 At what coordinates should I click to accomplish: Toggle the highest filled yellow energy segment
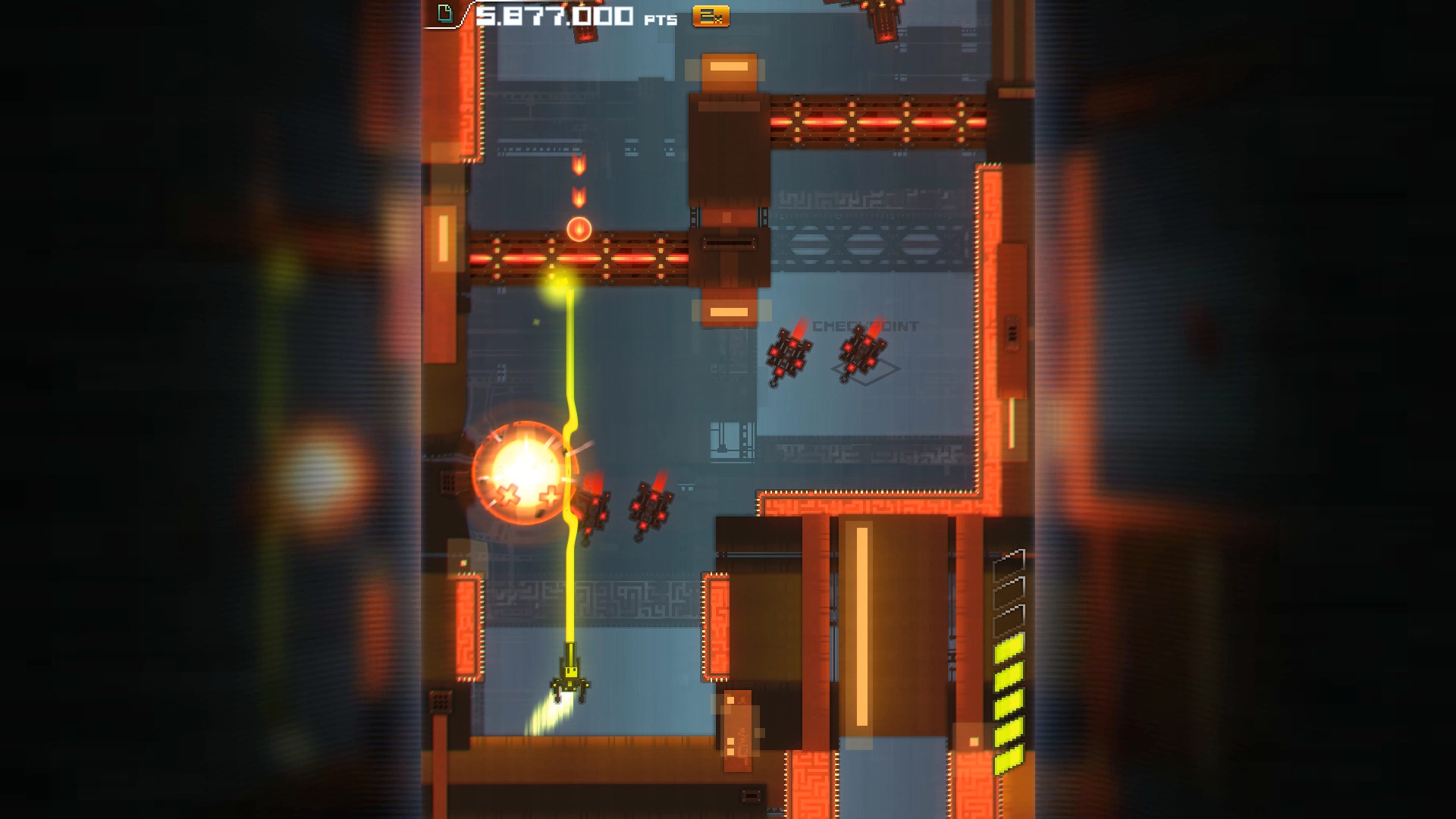click(1010, 648)
